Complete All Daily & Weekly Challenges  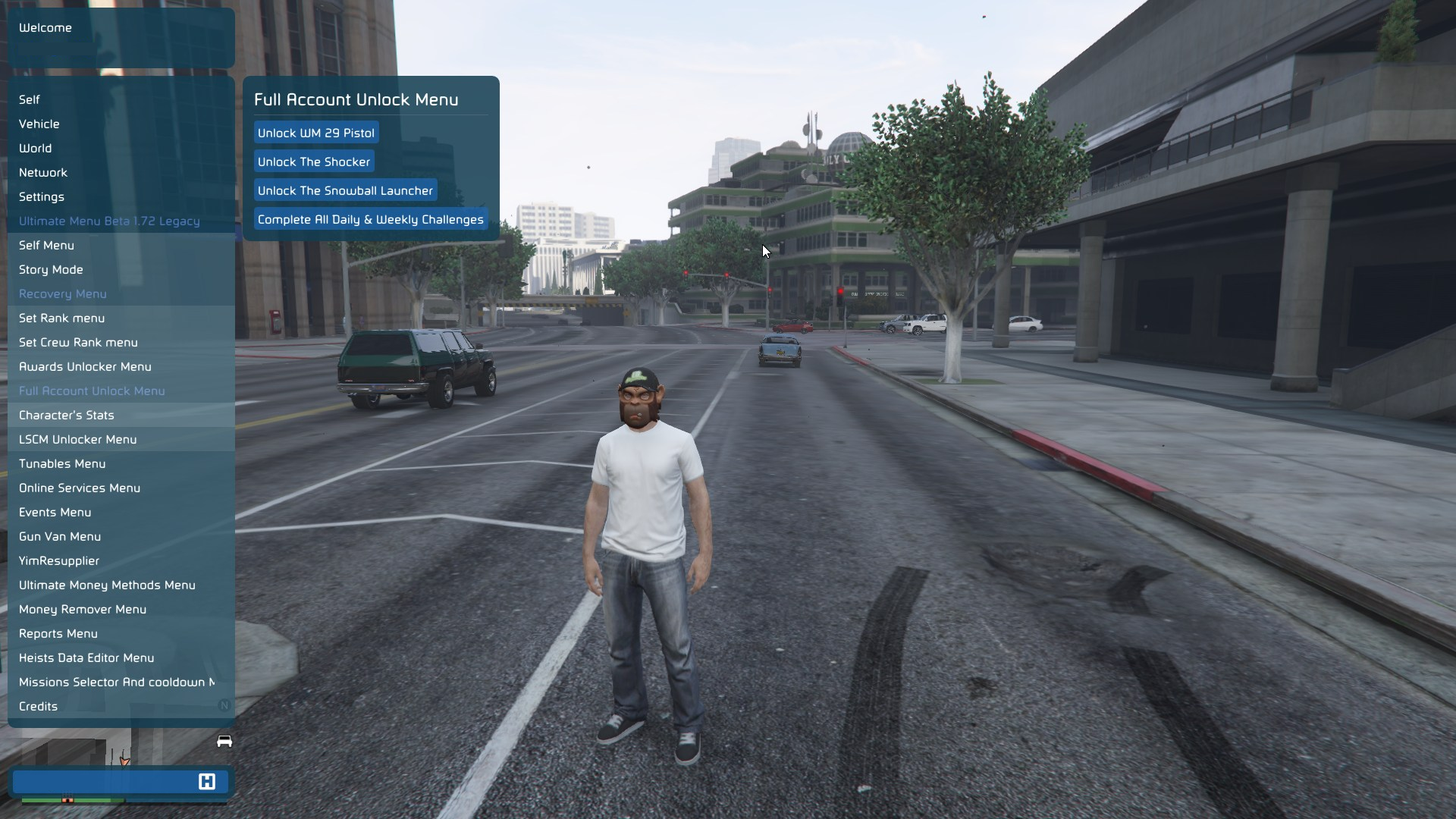click(x=370, y=219)
